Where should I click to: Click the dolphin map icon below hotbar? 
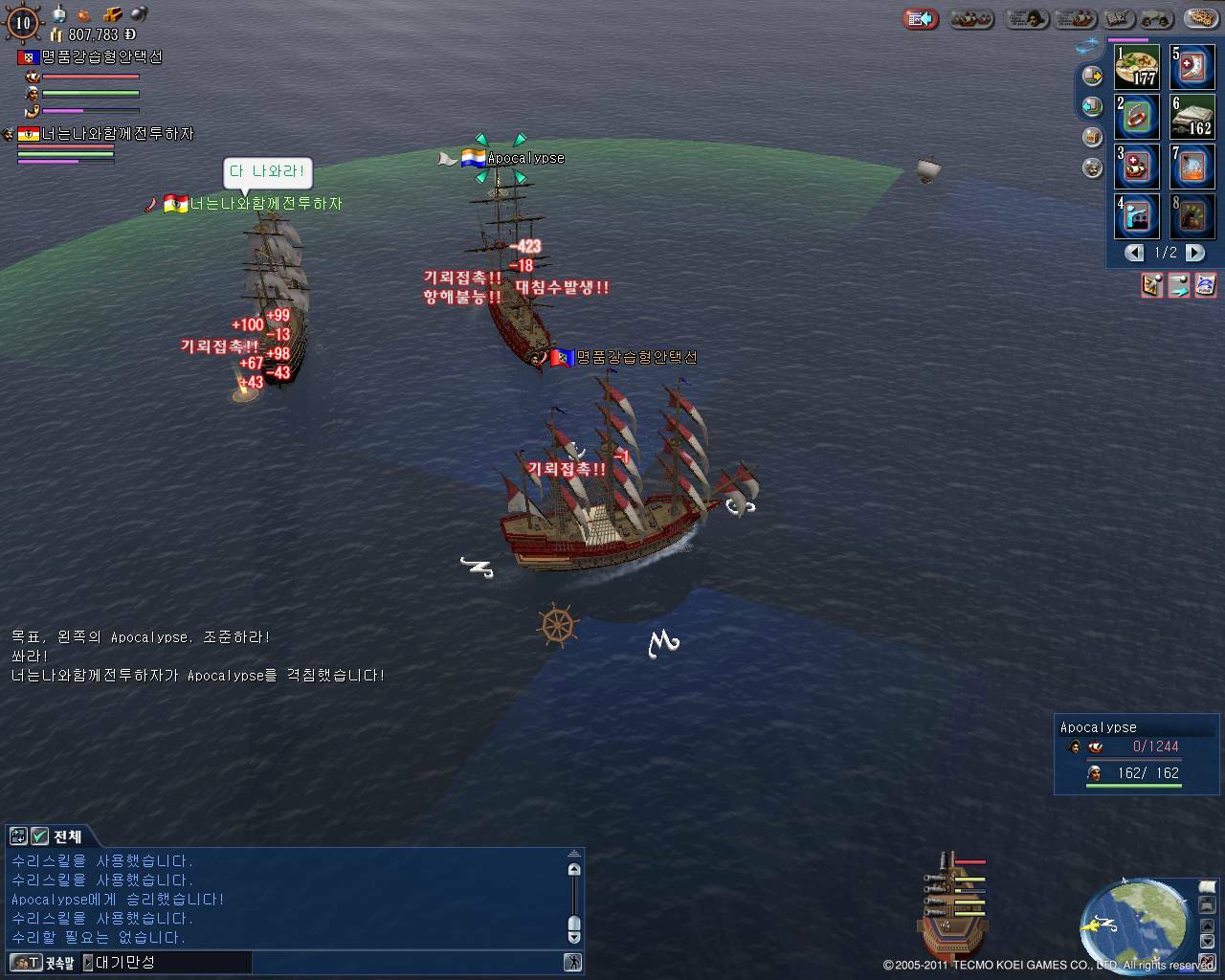coord(1205,284)
